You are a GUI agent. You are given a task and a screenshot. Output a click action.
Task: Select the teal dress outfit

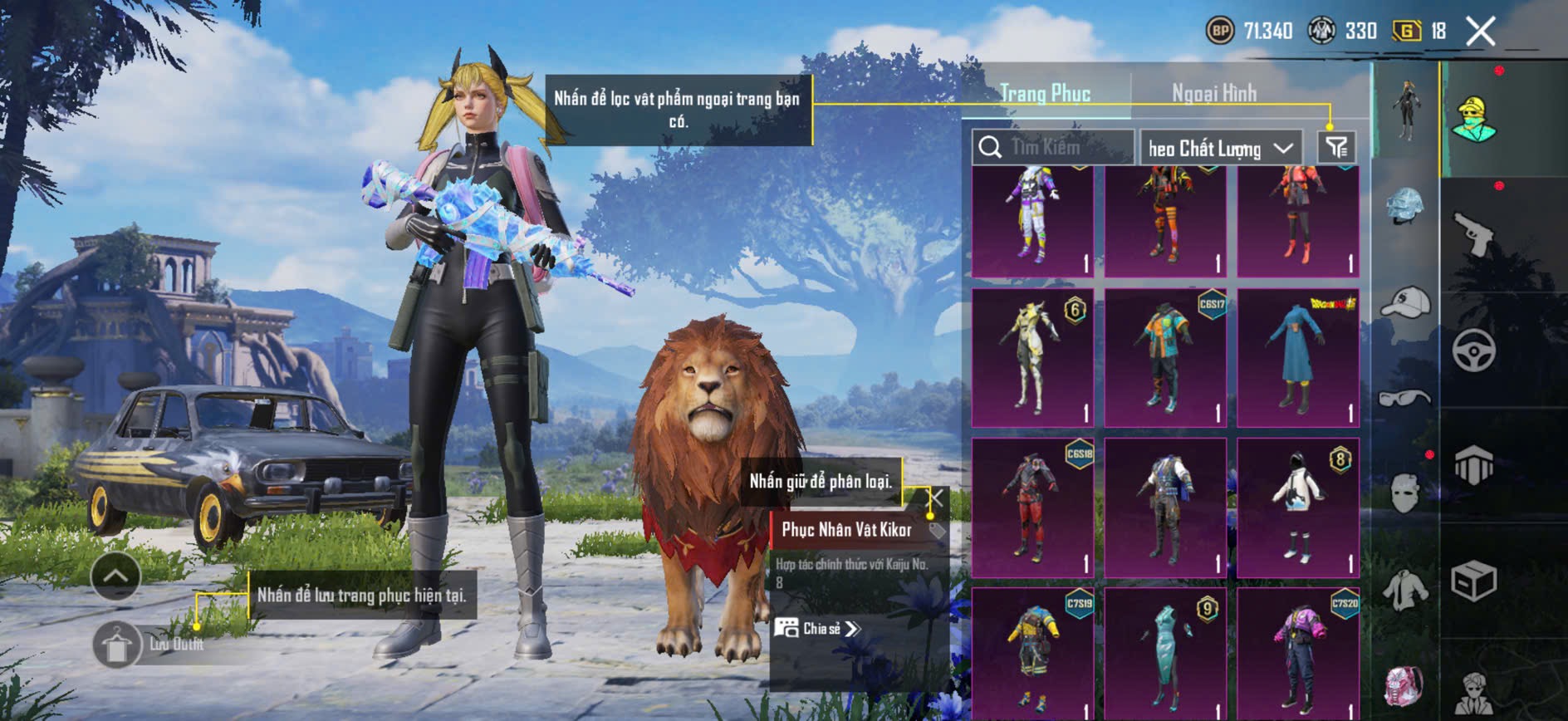click(1165, 654)
